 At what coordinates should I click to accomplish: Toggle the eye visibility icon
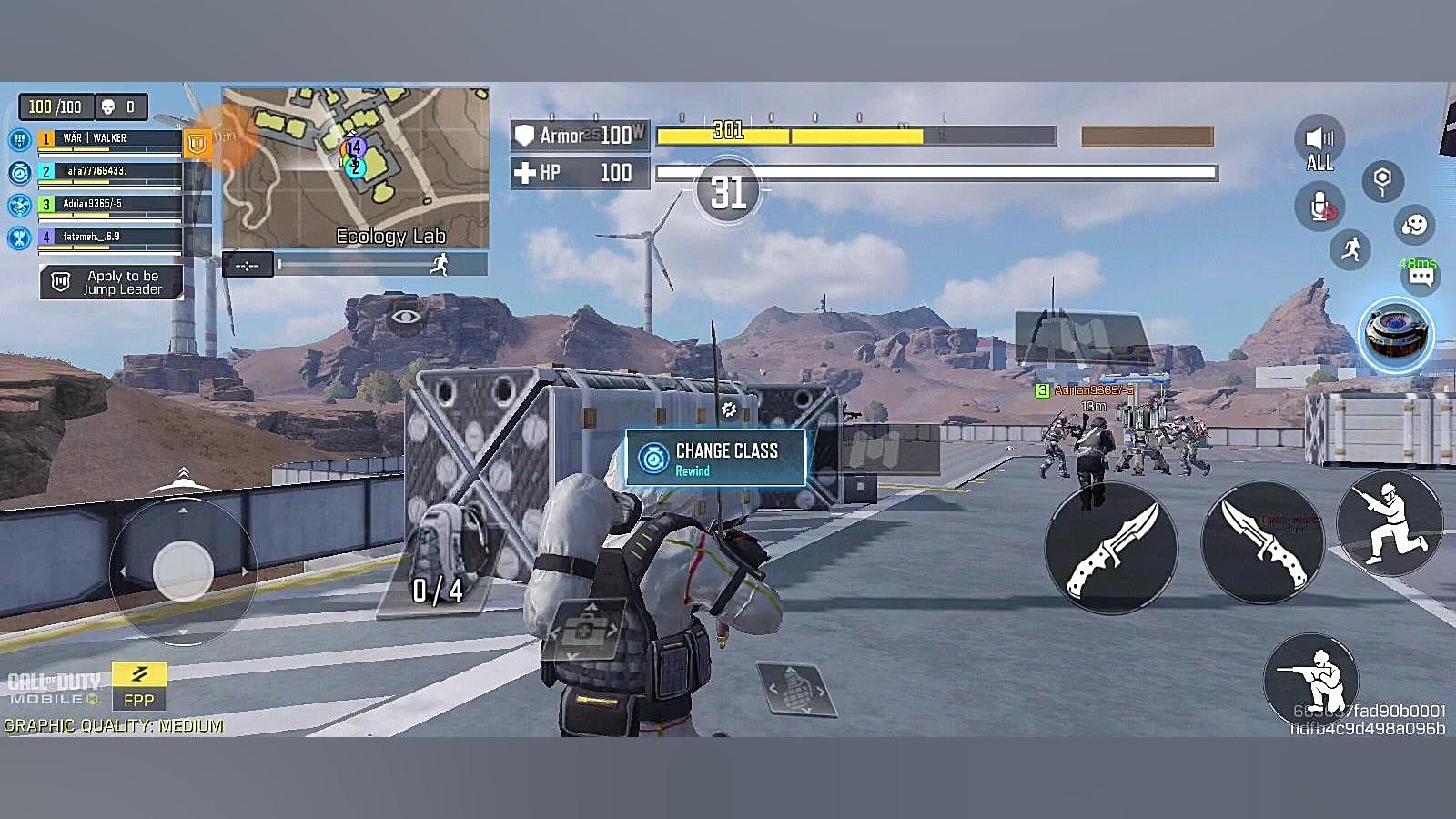point(406,317)
